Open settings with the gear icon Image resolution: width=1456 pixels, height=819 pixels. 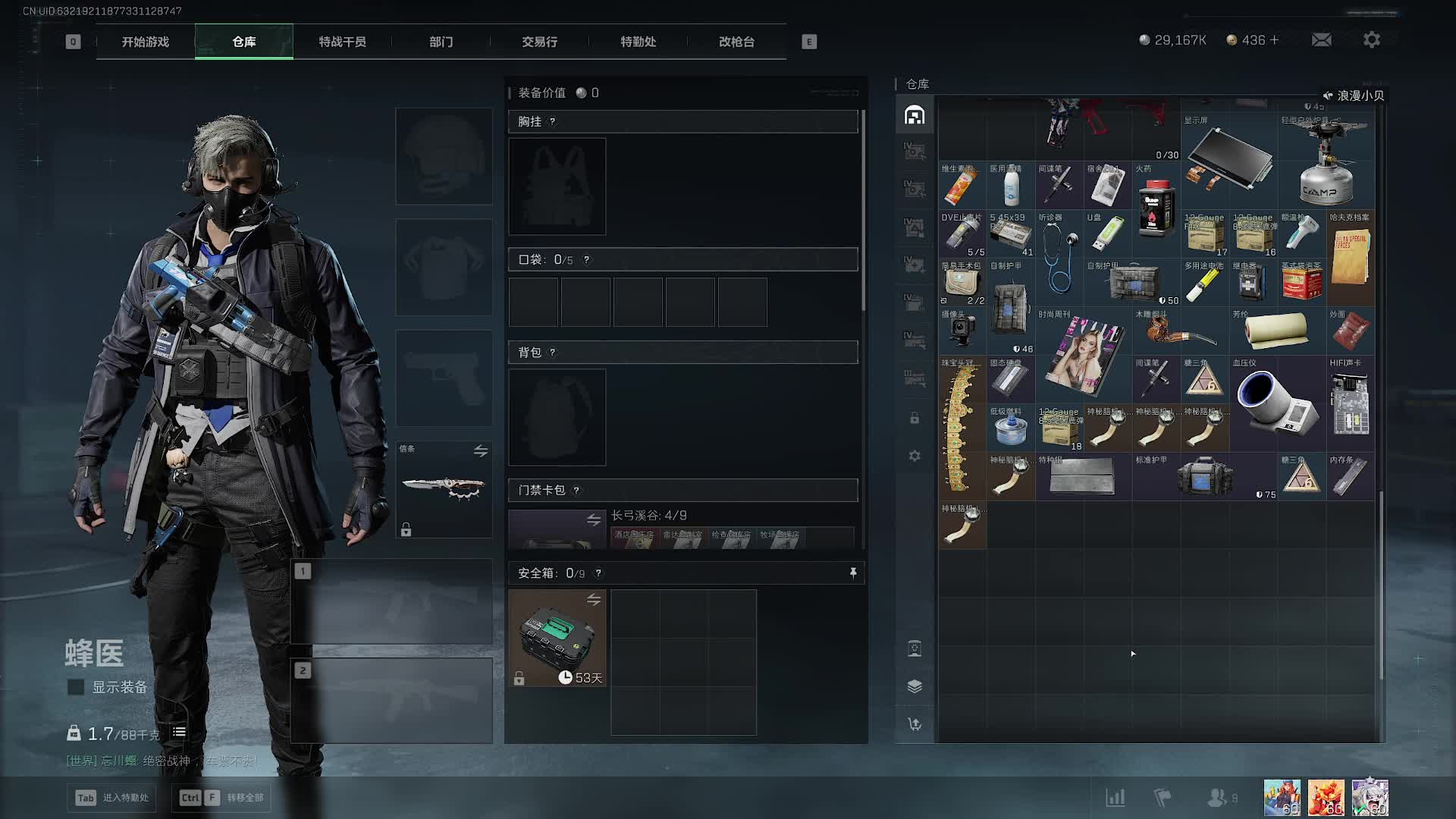pos(1371,40)
